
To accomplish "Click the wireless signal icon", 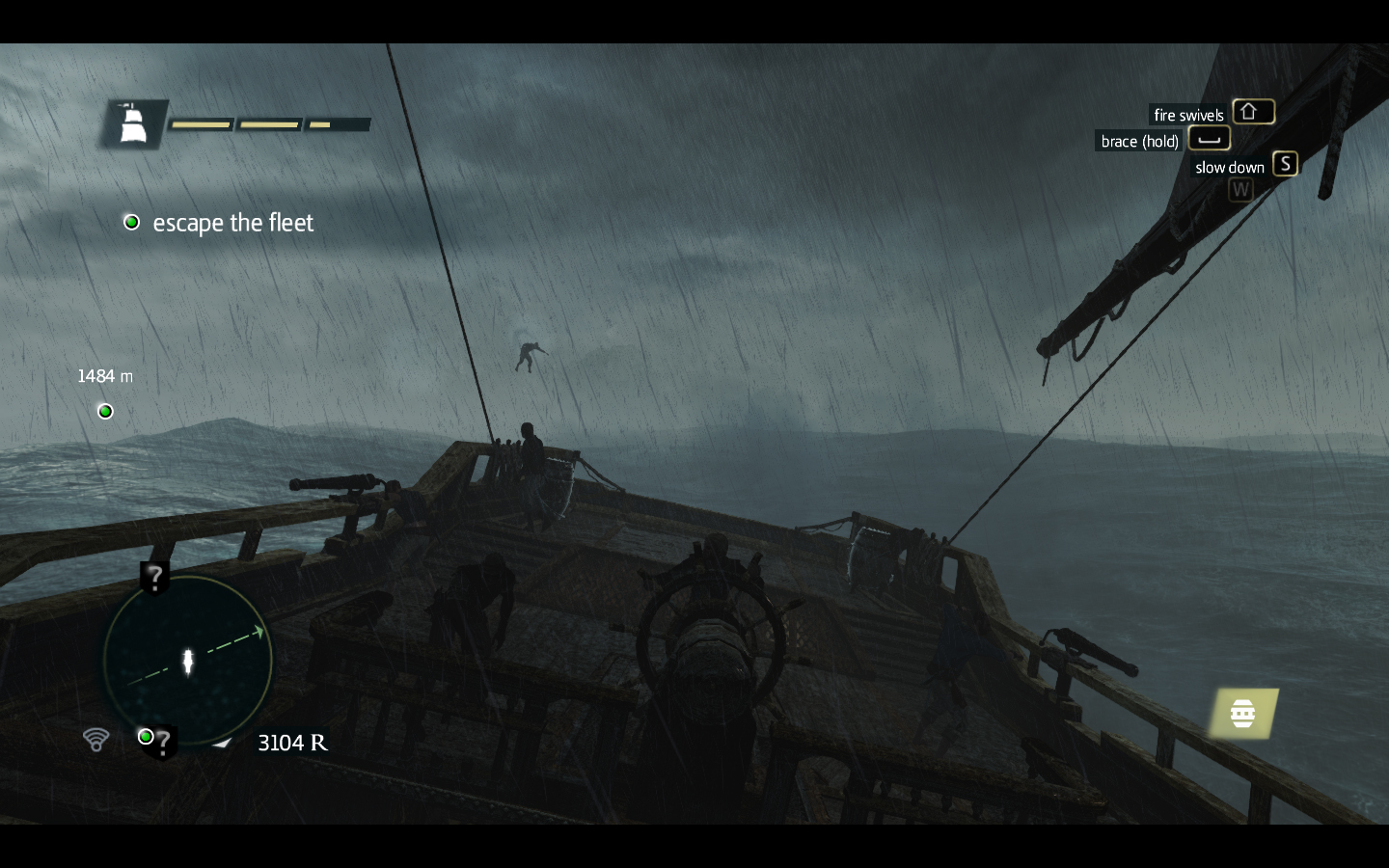I will (95, 740).
